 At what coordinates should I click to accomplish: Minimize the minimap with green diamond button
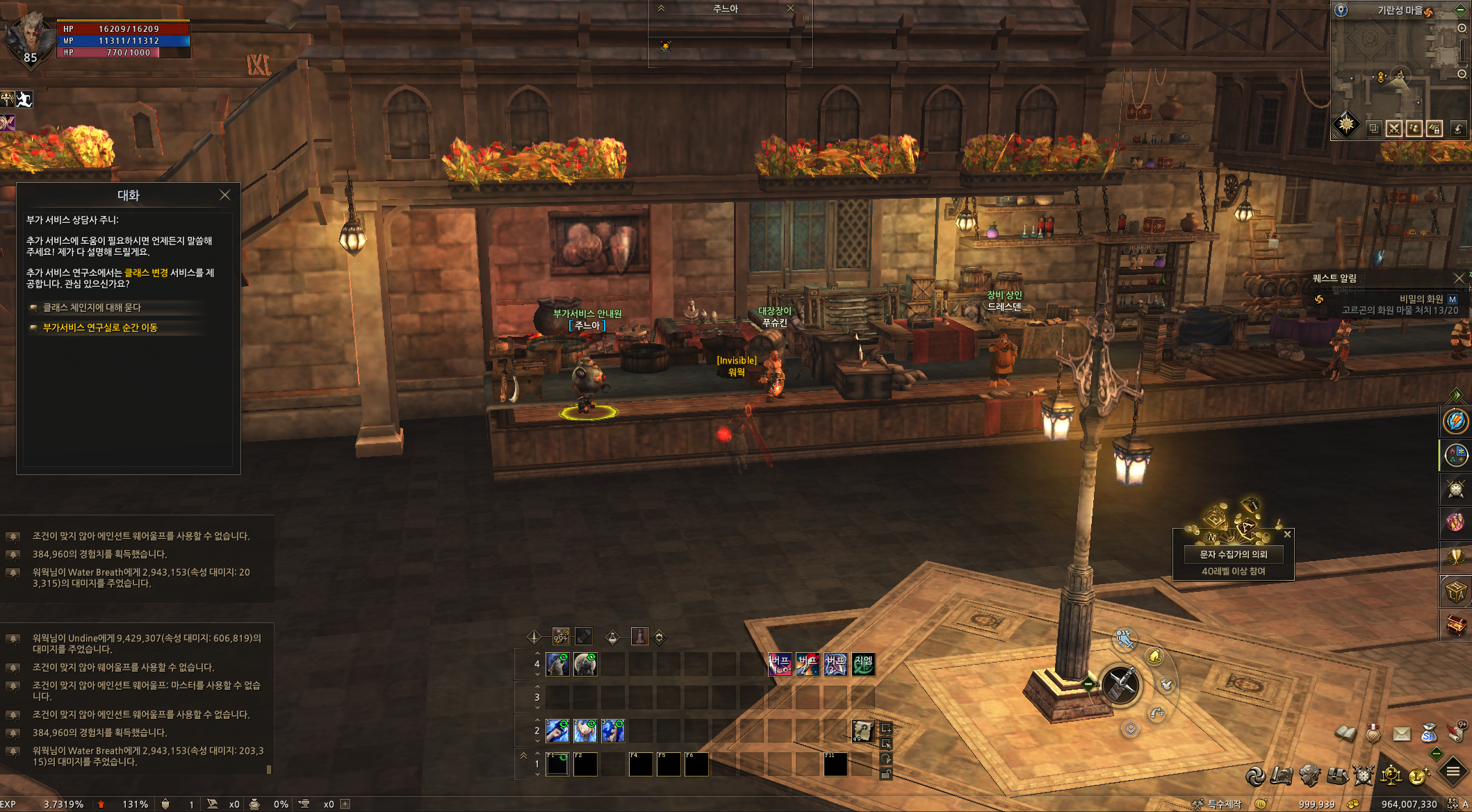1461,10
